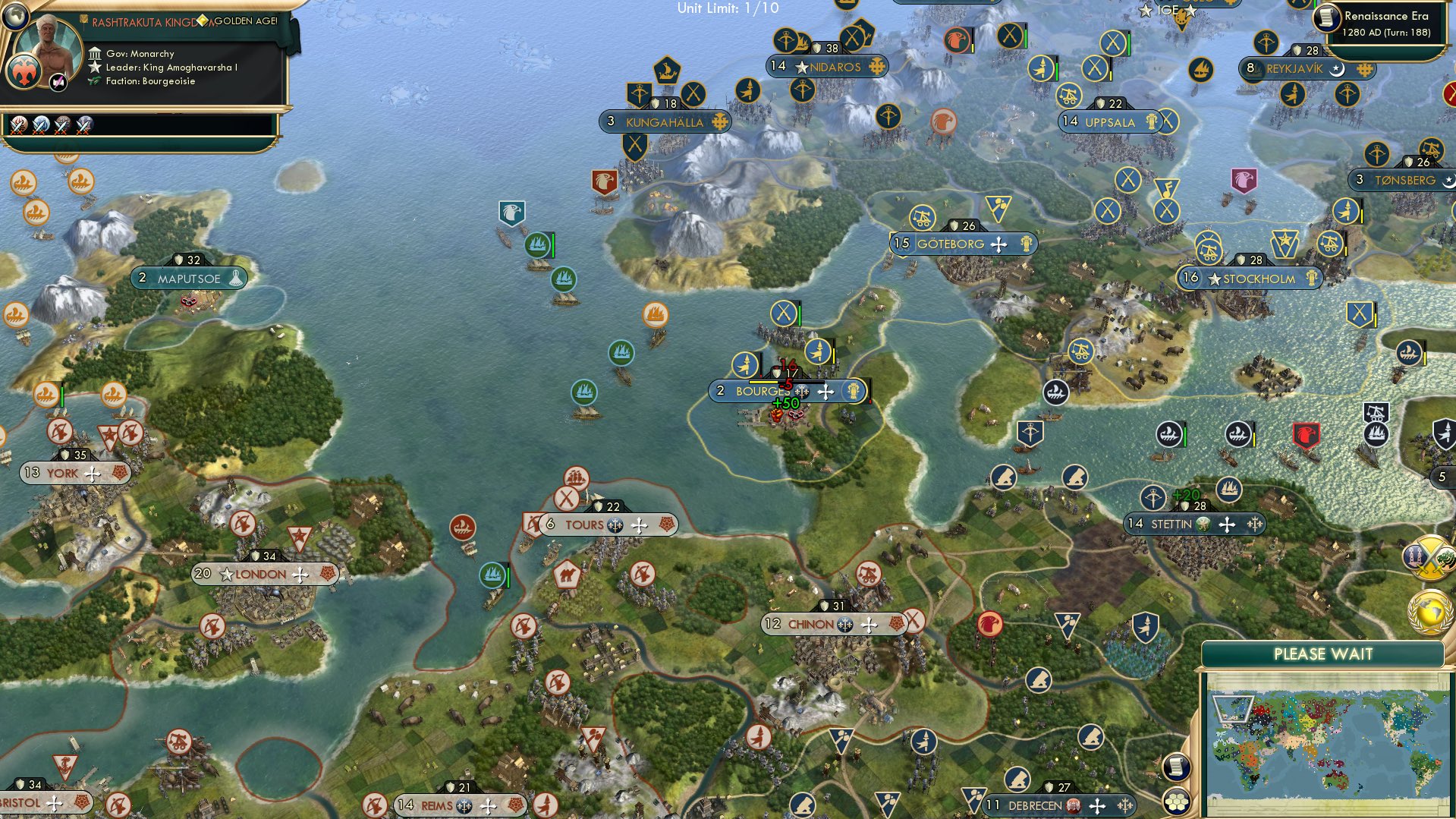Select the red Rashtrakuta eagle faction emblem
The width and height of the screenshot is (1456, 819).
24,71
